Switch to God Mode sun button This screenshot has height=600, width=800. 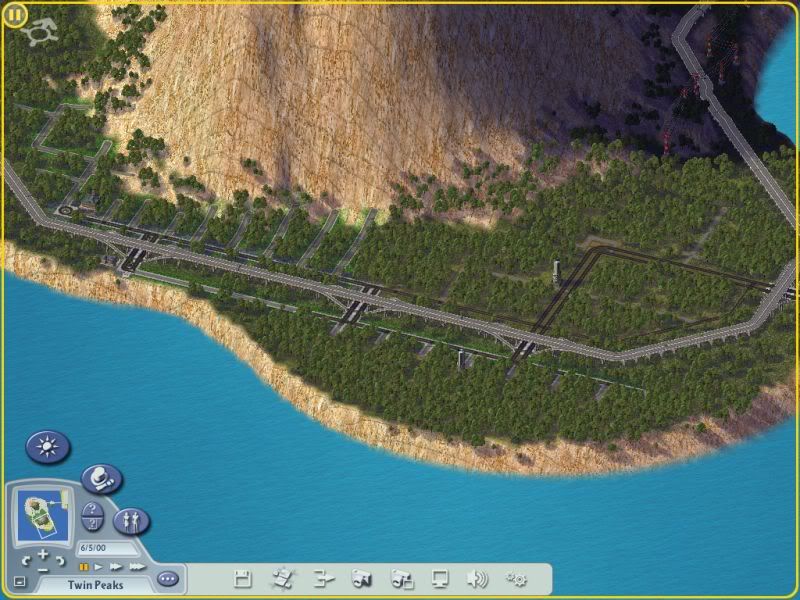click(x=48, y=446)
